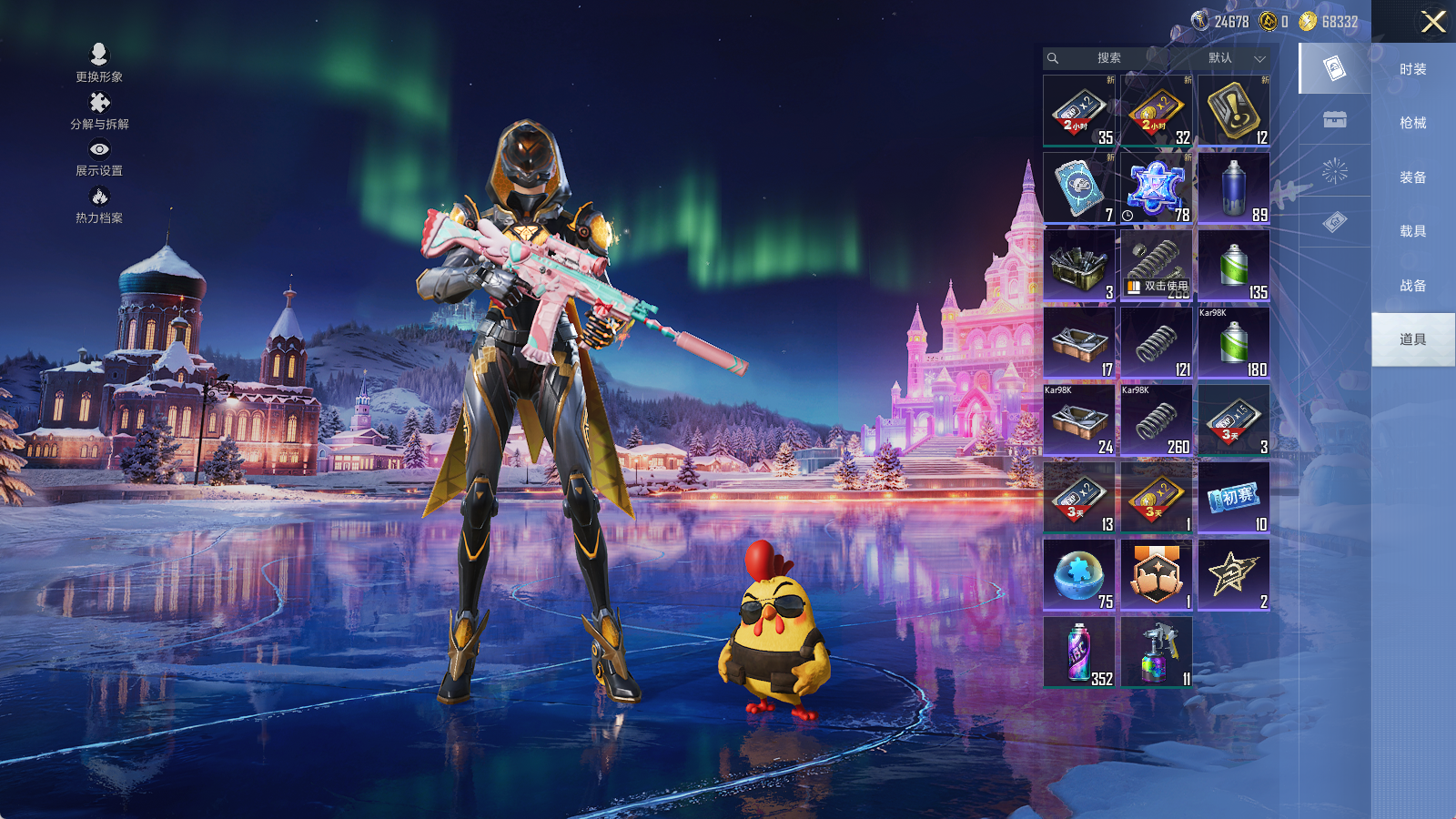Switch to the 时装 outfits tab
Image resolution: width=1456 pixels, height=819 pixels.
(x=1412, y=69)
